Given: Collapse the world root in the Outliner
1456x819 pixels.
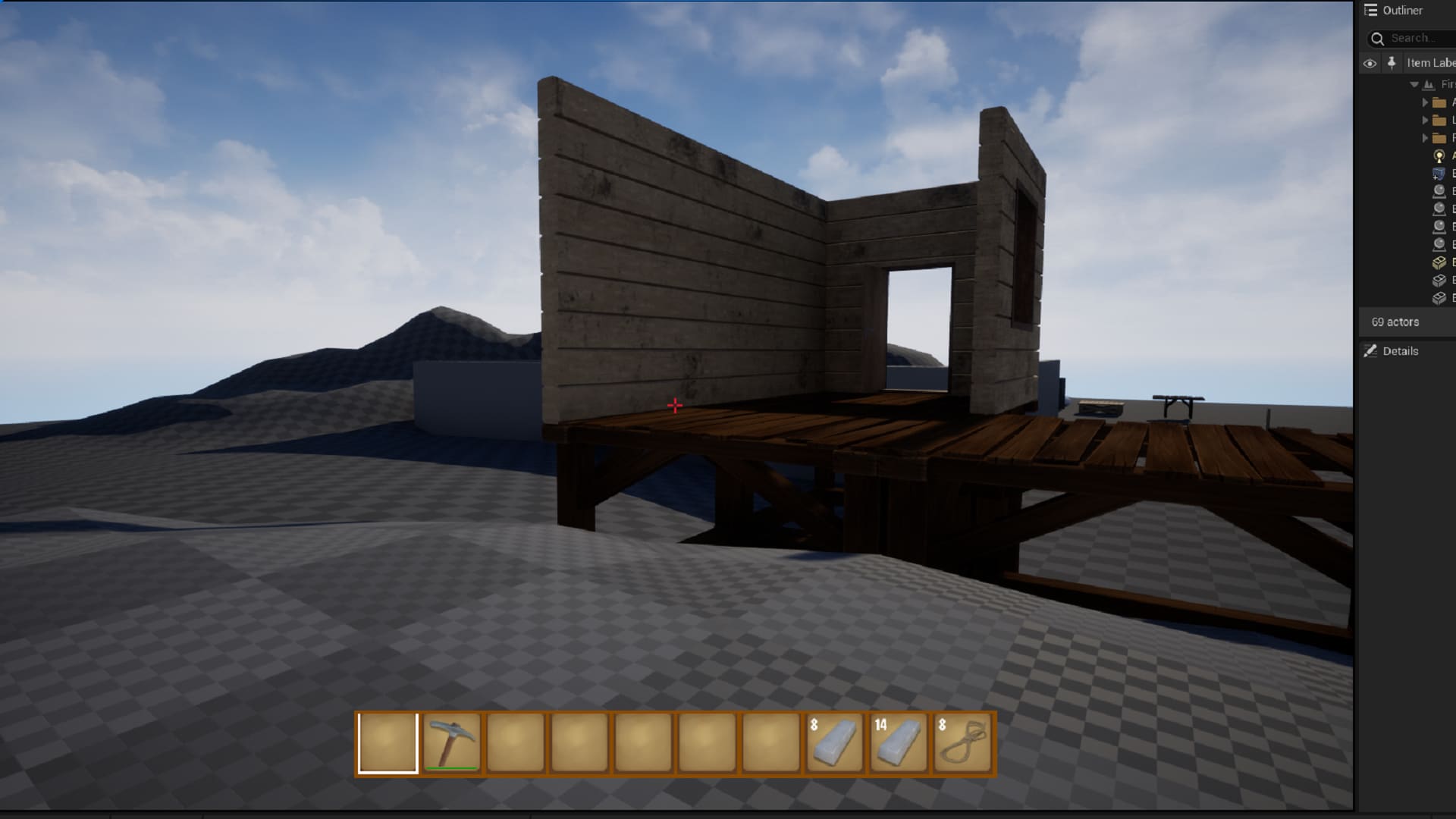Looking at the screenshot, I should click(x=1414, y=84).
